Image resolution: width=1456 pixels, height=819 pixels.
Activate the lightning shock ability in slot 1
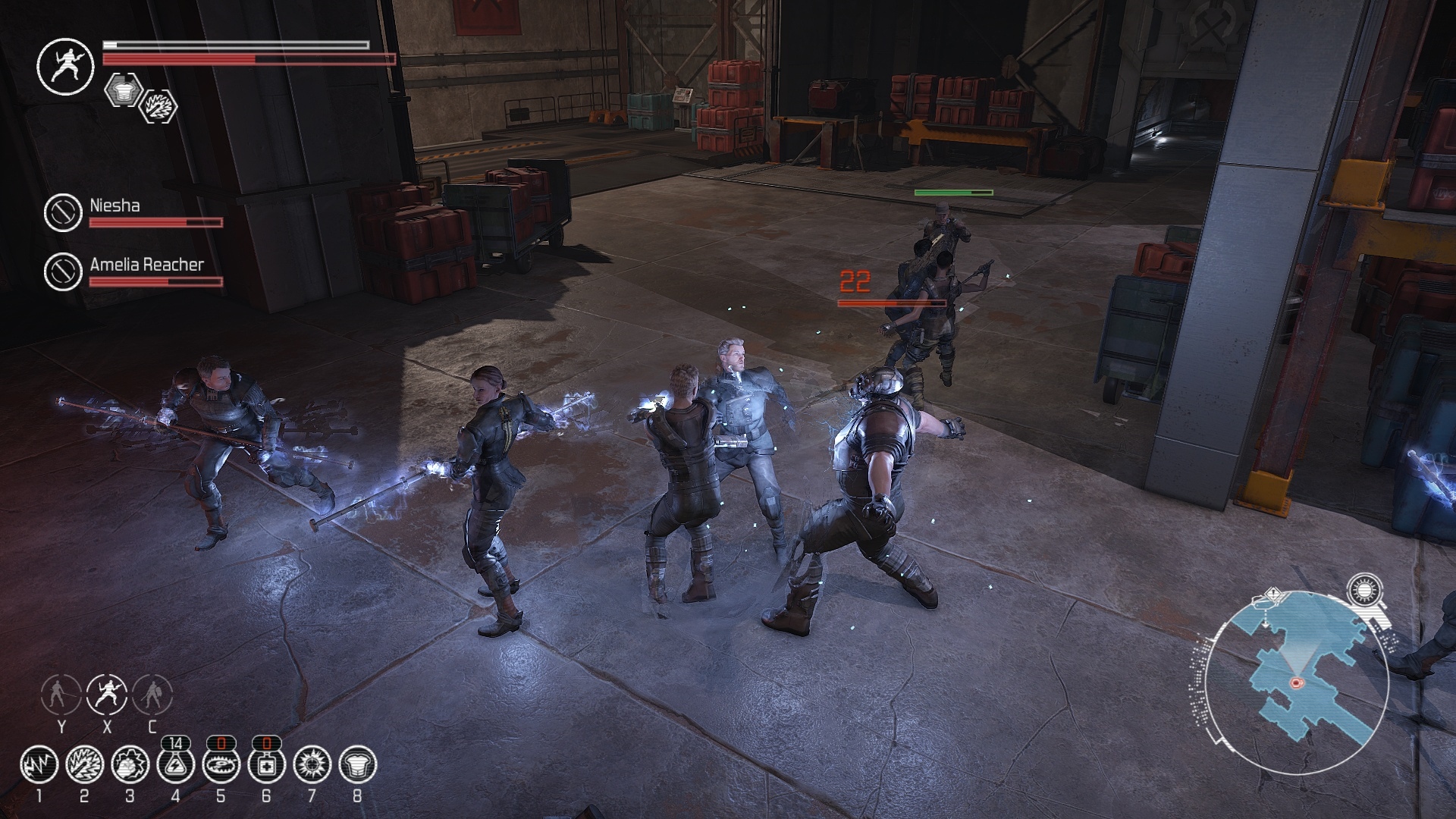[39, 765]
